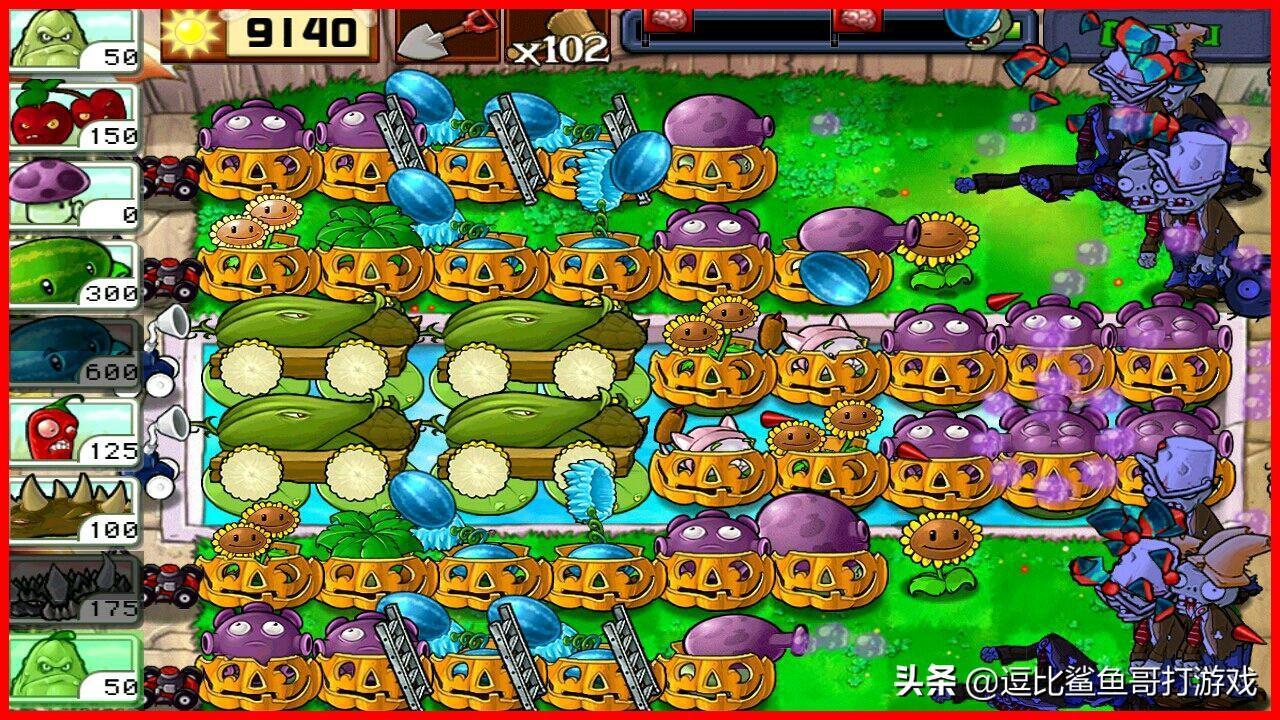Pick the Spikerock seed packet costing 175
1280x720 pixels.
tap(74, 587)
